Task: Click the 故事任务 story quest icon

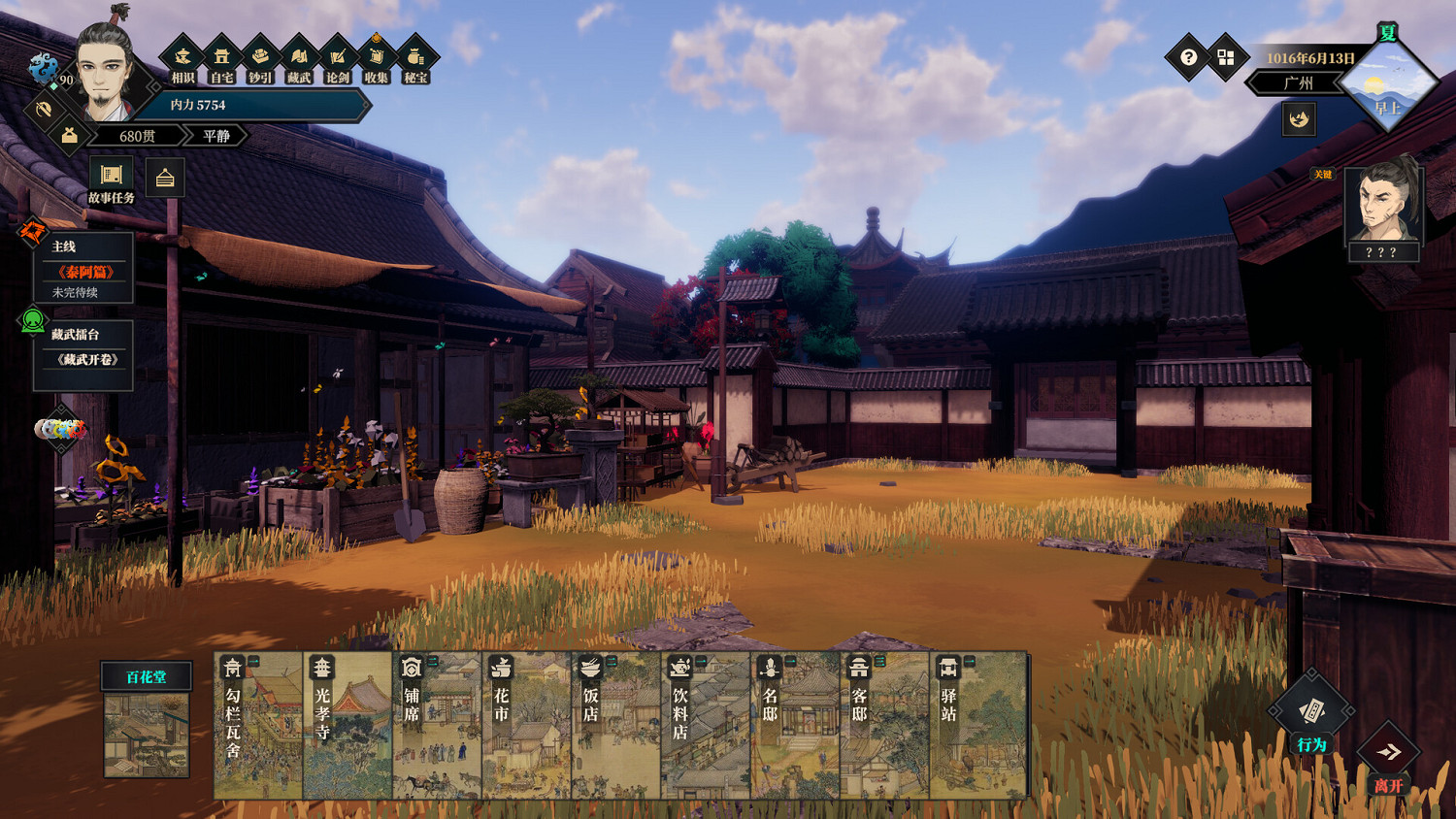Action: [x=111, y=175]
